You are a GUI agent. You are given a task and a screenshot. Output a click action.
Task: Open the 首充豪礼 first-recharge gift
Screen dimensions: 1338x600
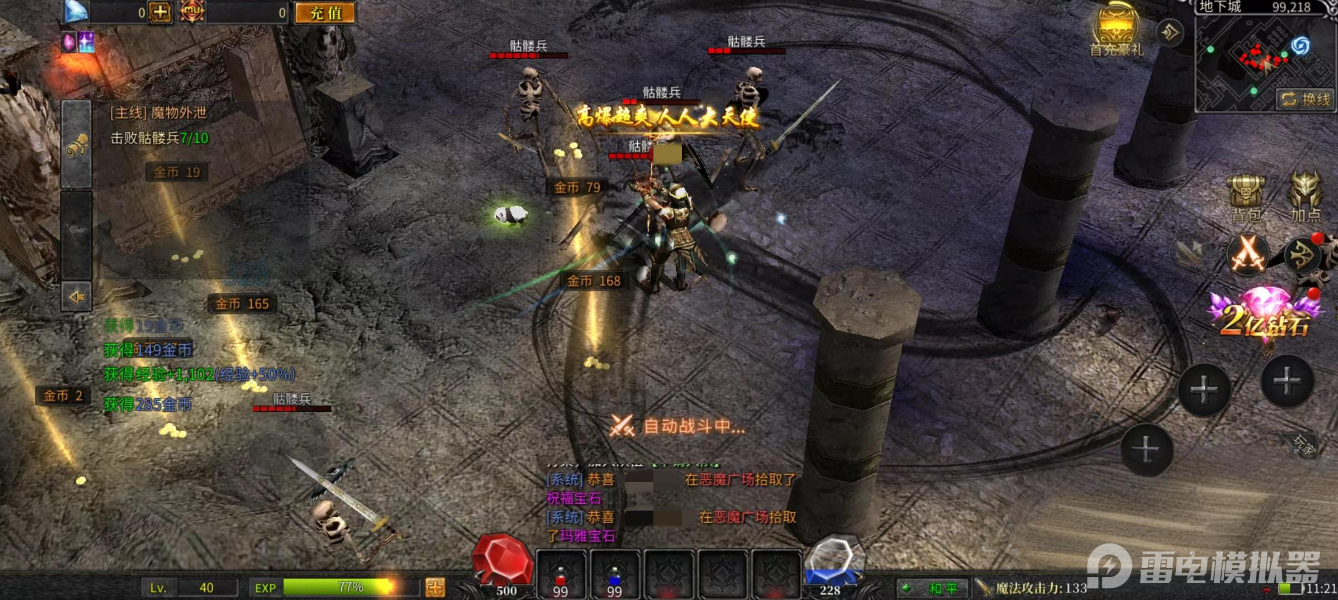(x=1116, y=30)
